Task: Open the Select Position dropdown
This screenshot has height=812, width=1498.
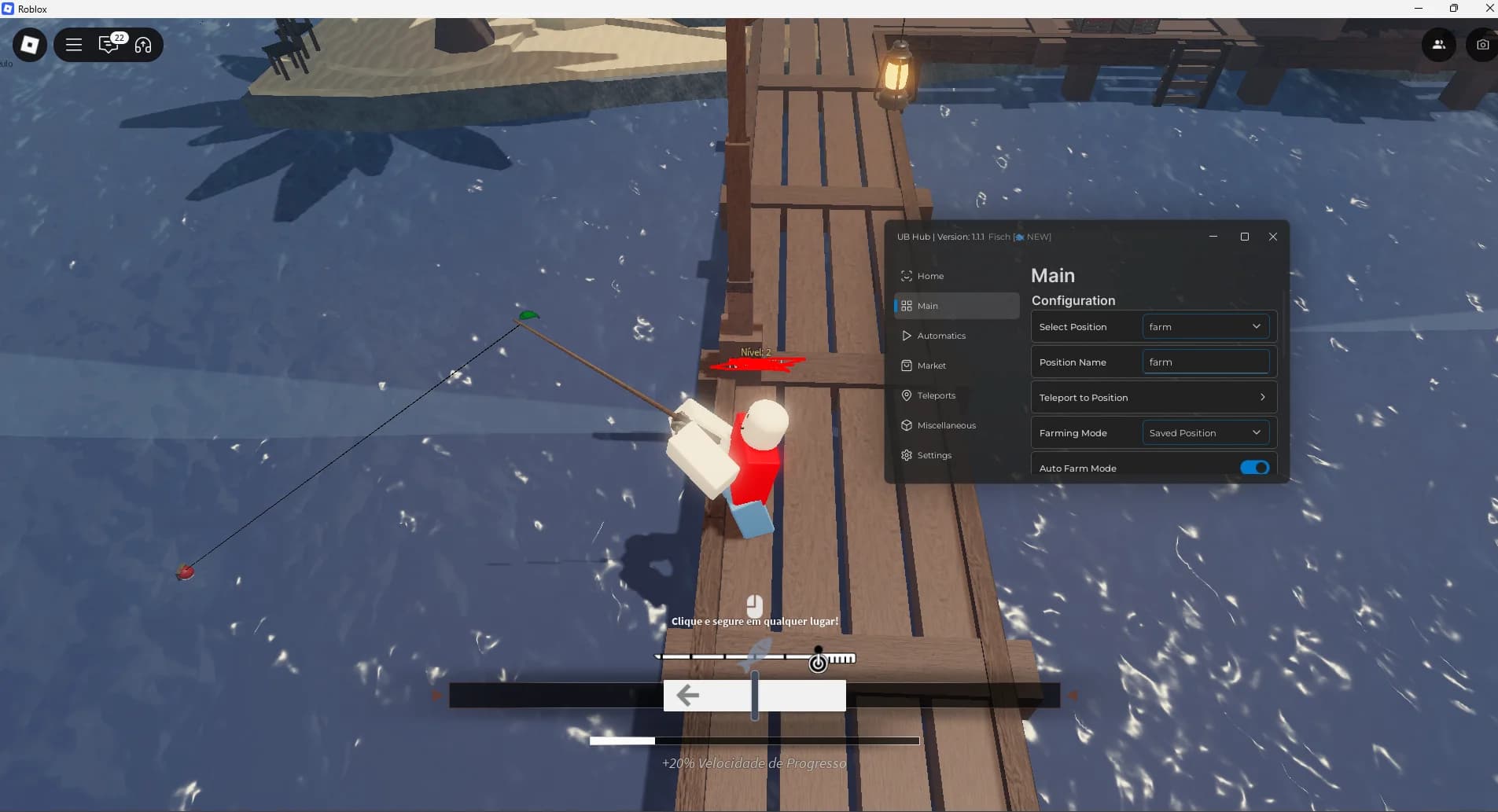Action: click(x=1205, y=326)
